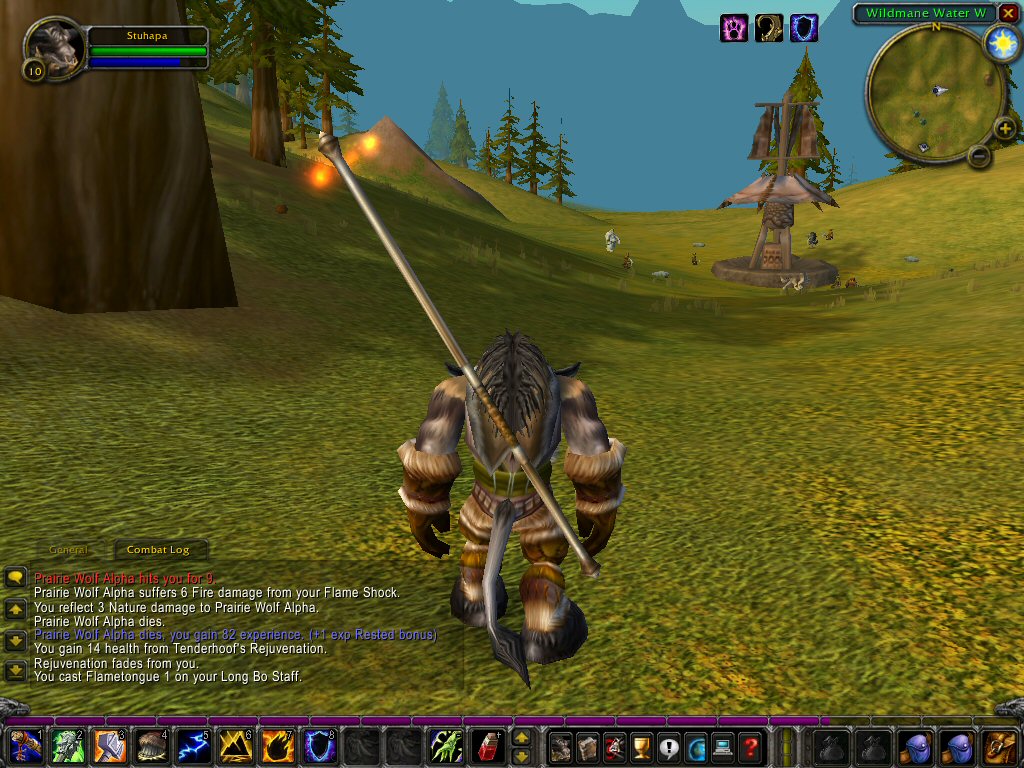Click the circular minimap
Image resolution: width=1024 pixels, height=768 pixels.
935,95
